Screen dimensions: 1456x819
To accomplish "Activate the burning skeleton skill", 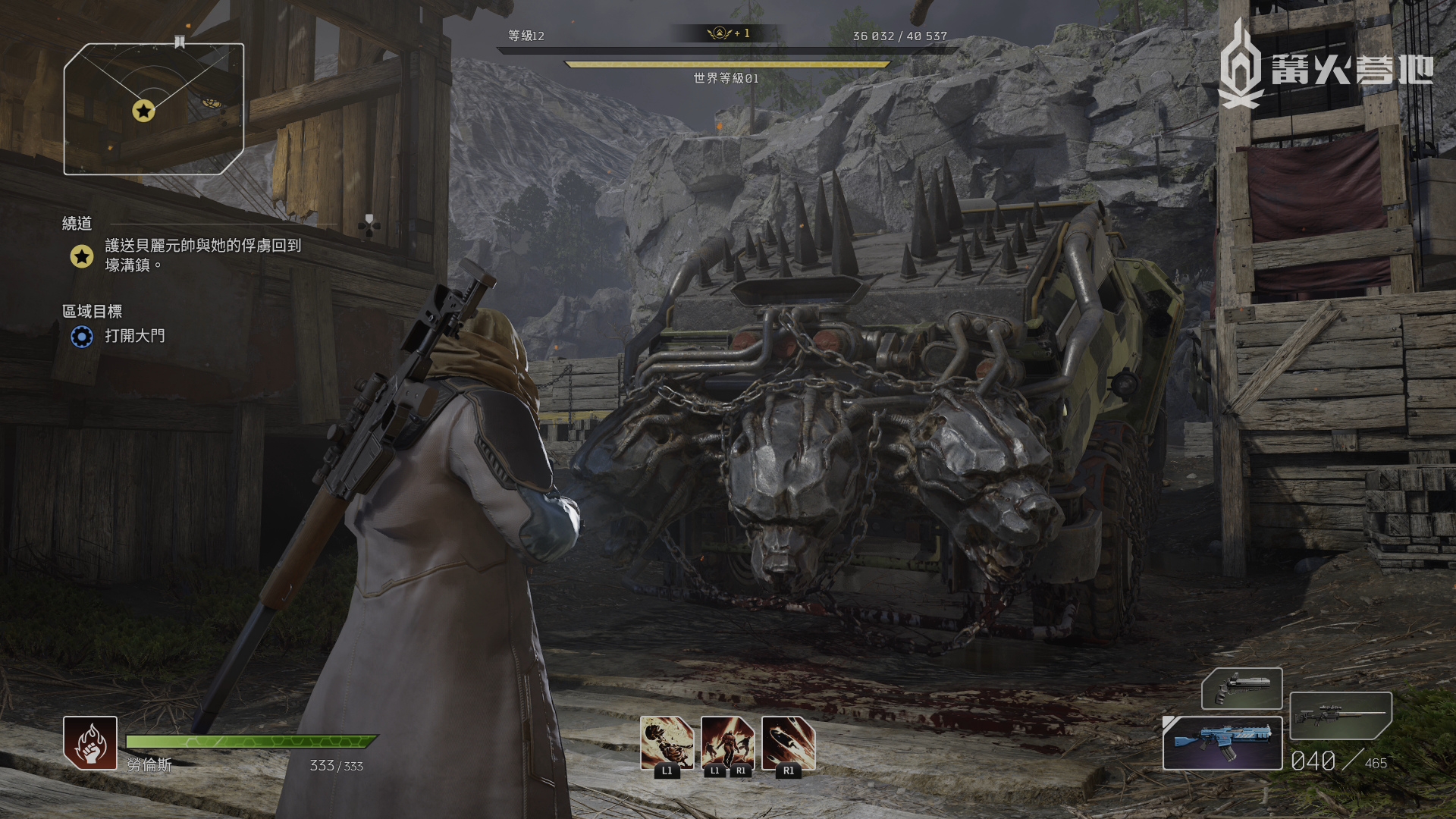I will pyautogui.click(x=667, y=743).
